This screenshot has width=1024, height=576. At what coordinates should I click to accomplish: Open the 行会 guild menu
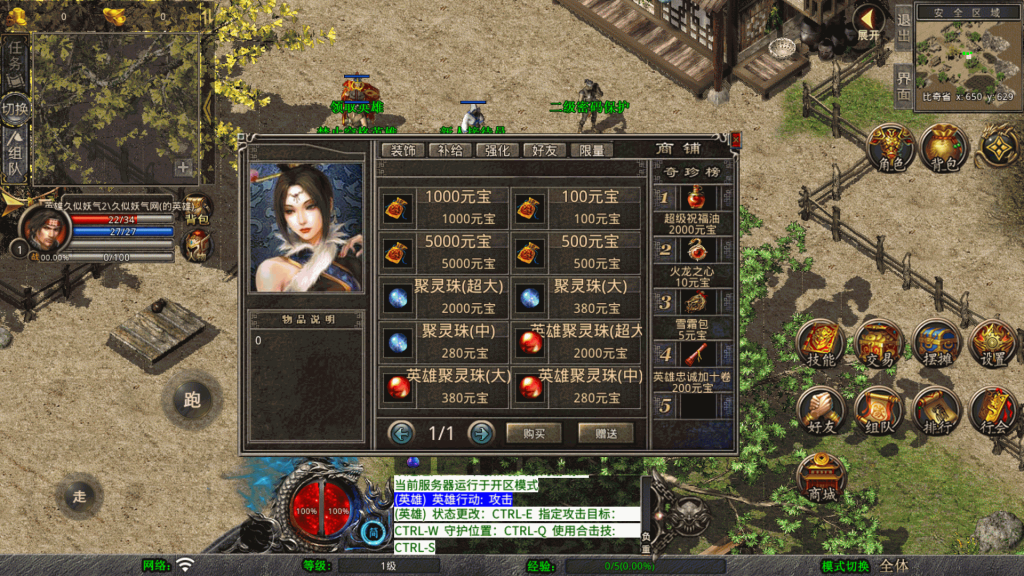pyautogui.click(x=994, y=412)
